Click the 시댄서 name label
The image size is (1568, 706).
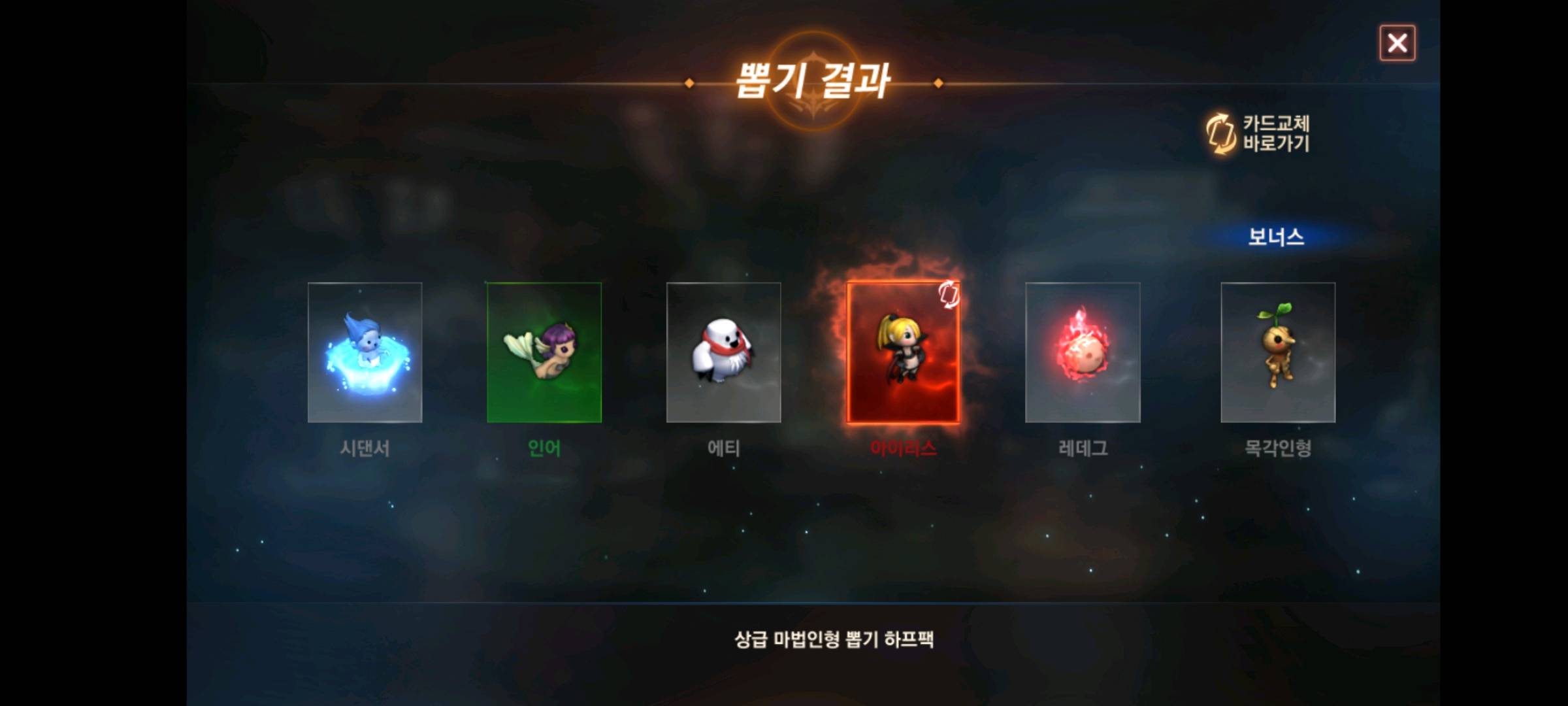365,448
